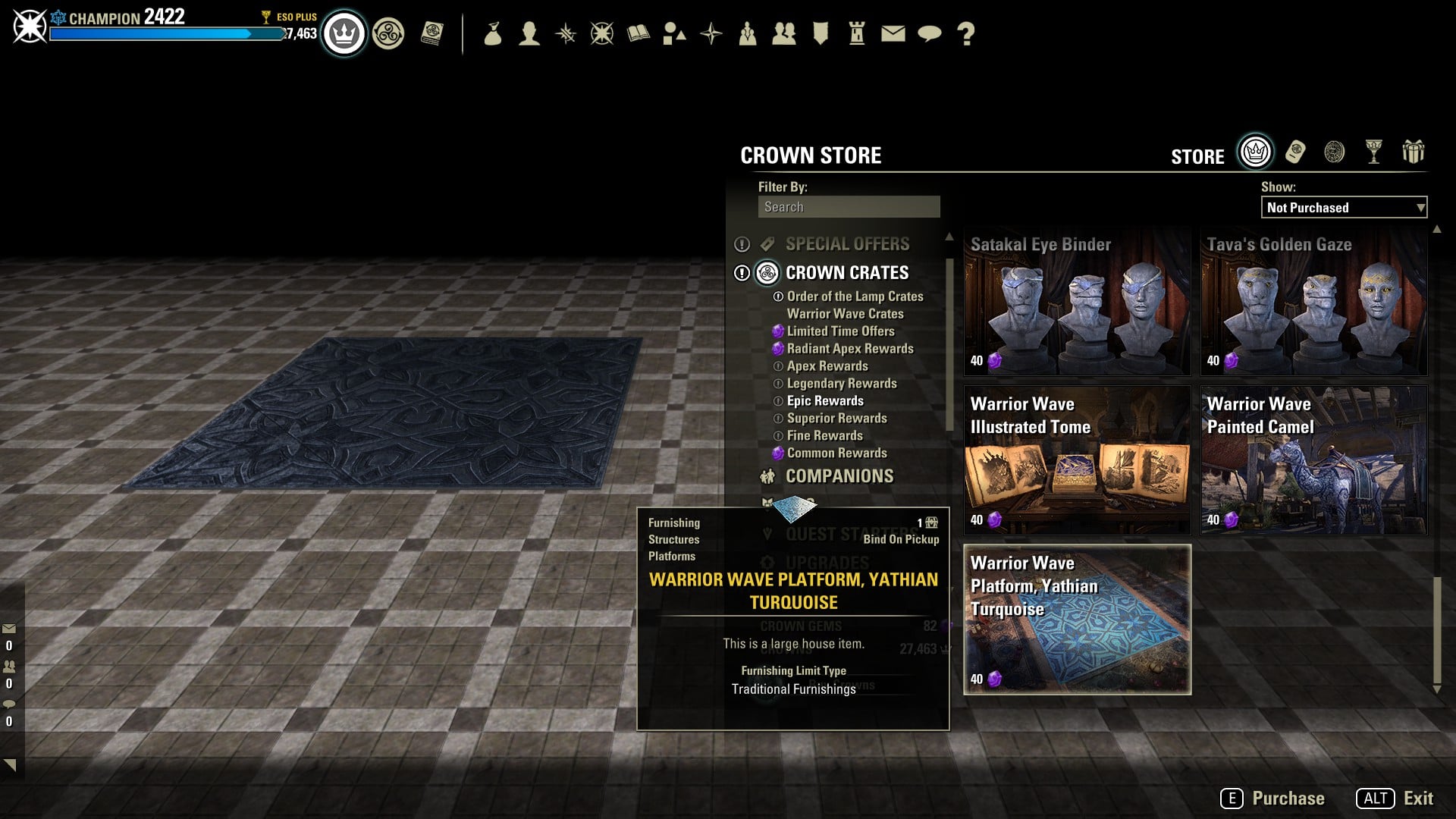The width and height of the screenshot is (1456, 819).
Task: View Radiant Apex Rewards list
Action: [x=849, y=349]
